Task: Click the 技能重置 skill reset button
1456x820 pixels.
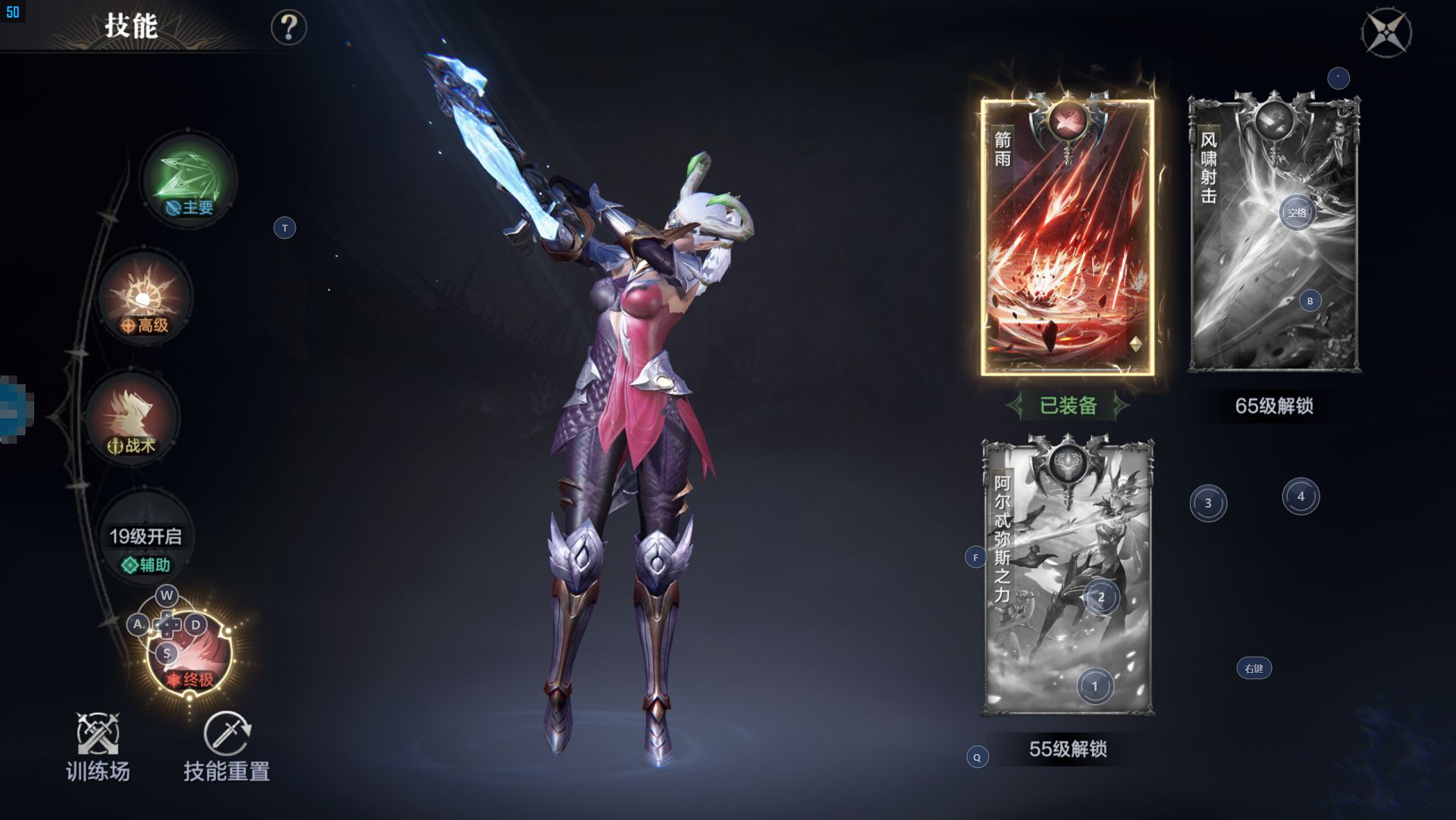Action: (x=227, y=747)
